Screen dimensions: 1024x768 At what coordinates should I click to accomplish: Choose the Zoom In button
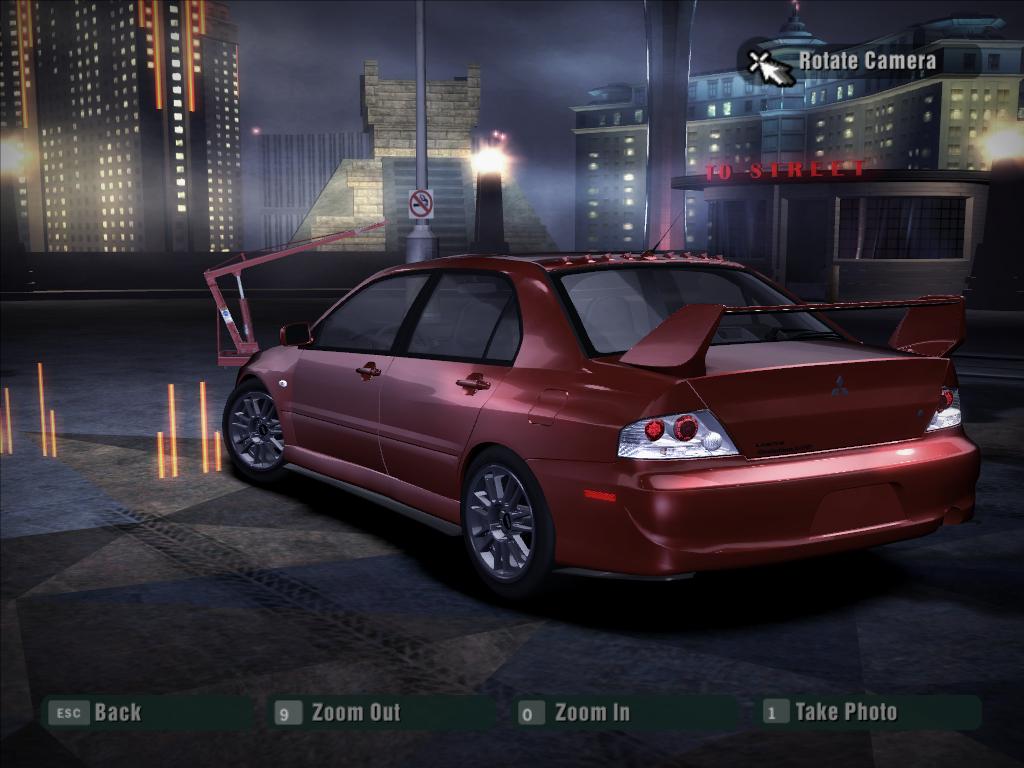(591, 712)
